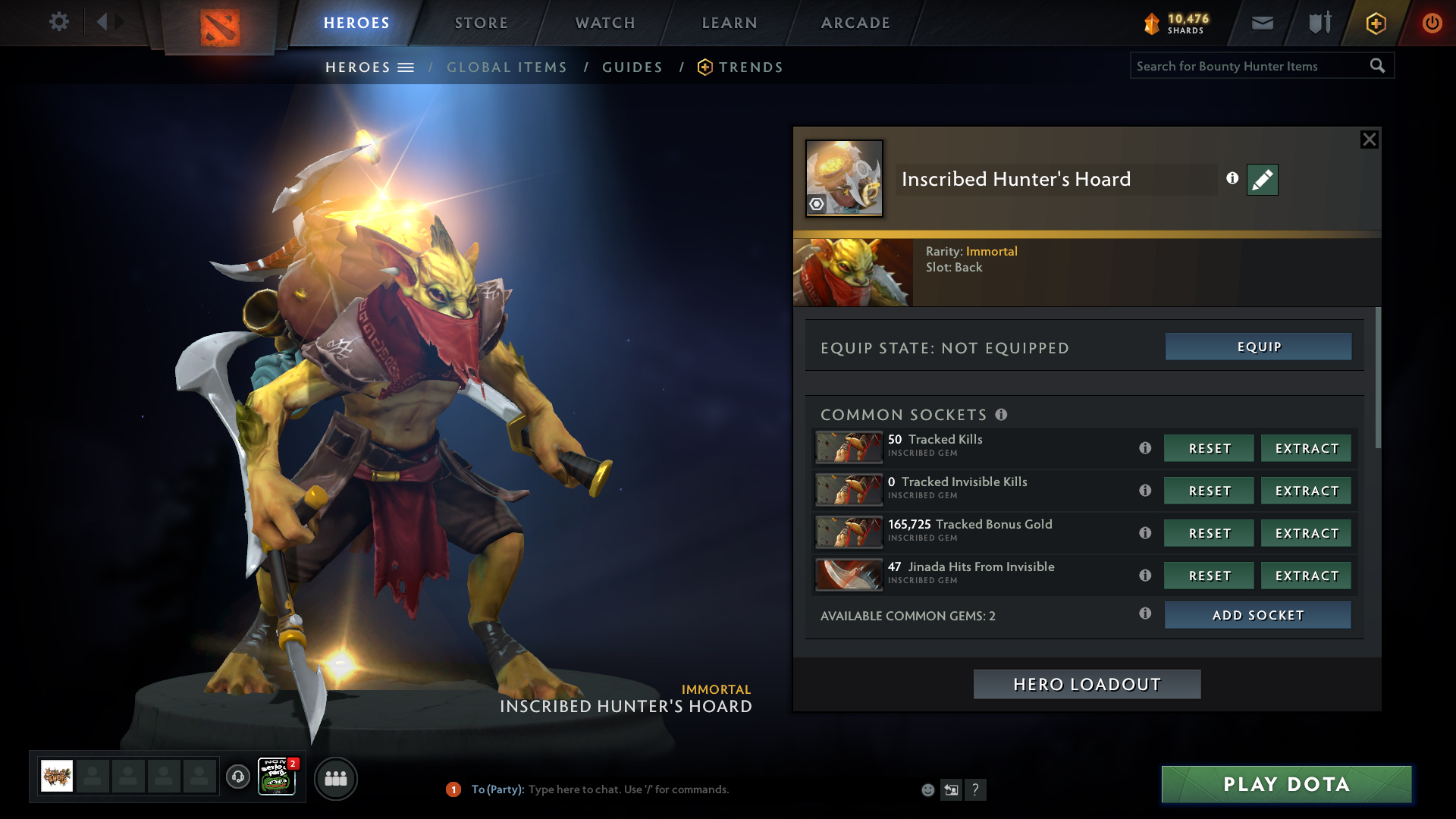Open the Guides section
This screenshot has width=1456, height=819.
click(x=632, y=67)
